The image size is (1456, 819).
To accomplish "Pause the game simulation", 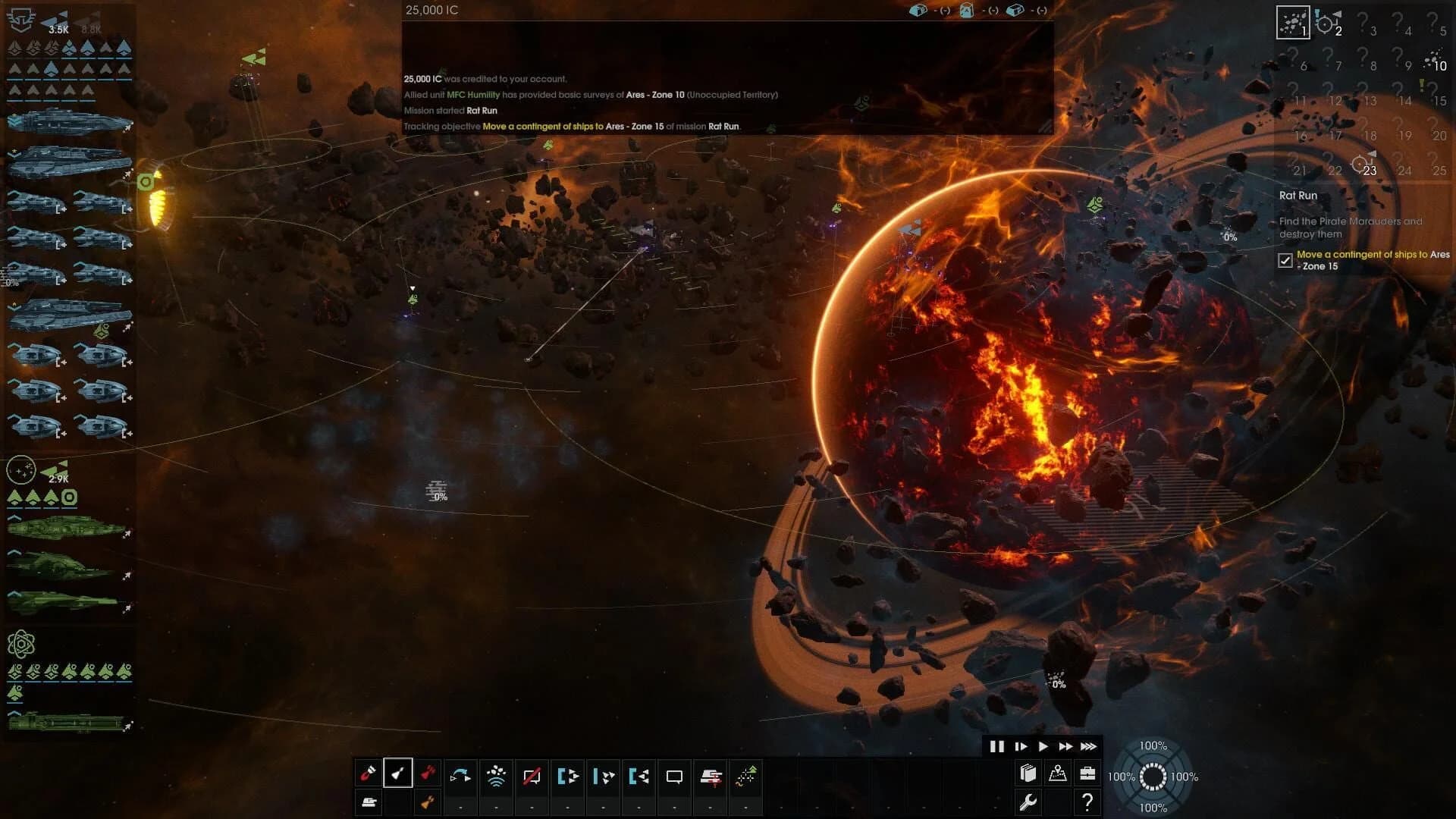I will pyautogui.click(x=998, y=746).
